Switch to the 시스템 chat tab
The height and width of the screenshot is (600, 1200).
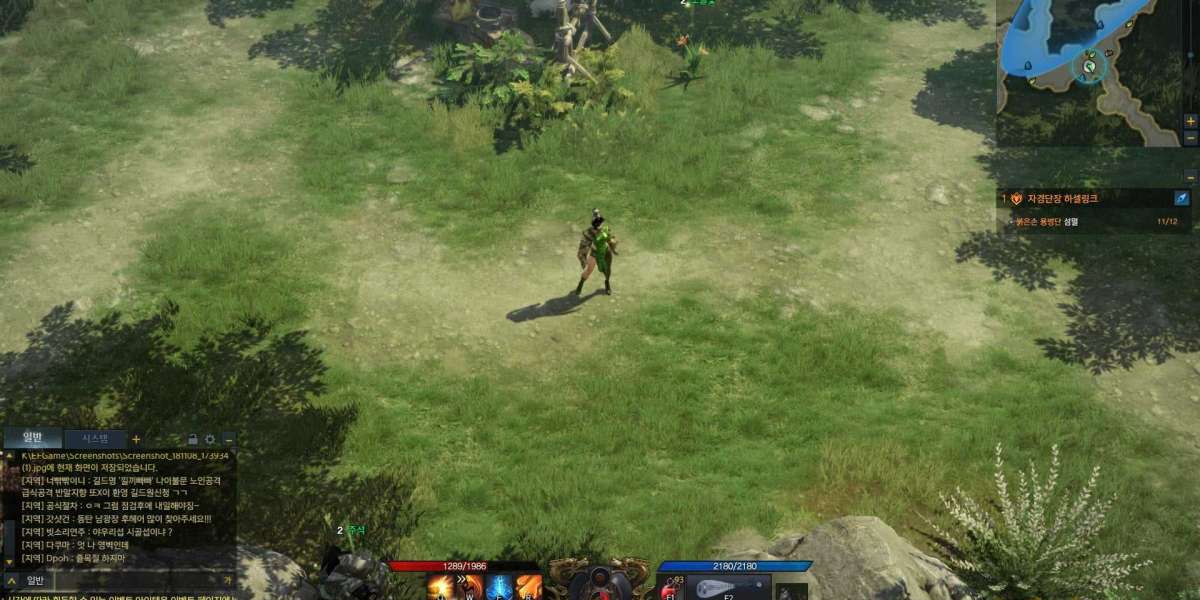coord(95,439)
